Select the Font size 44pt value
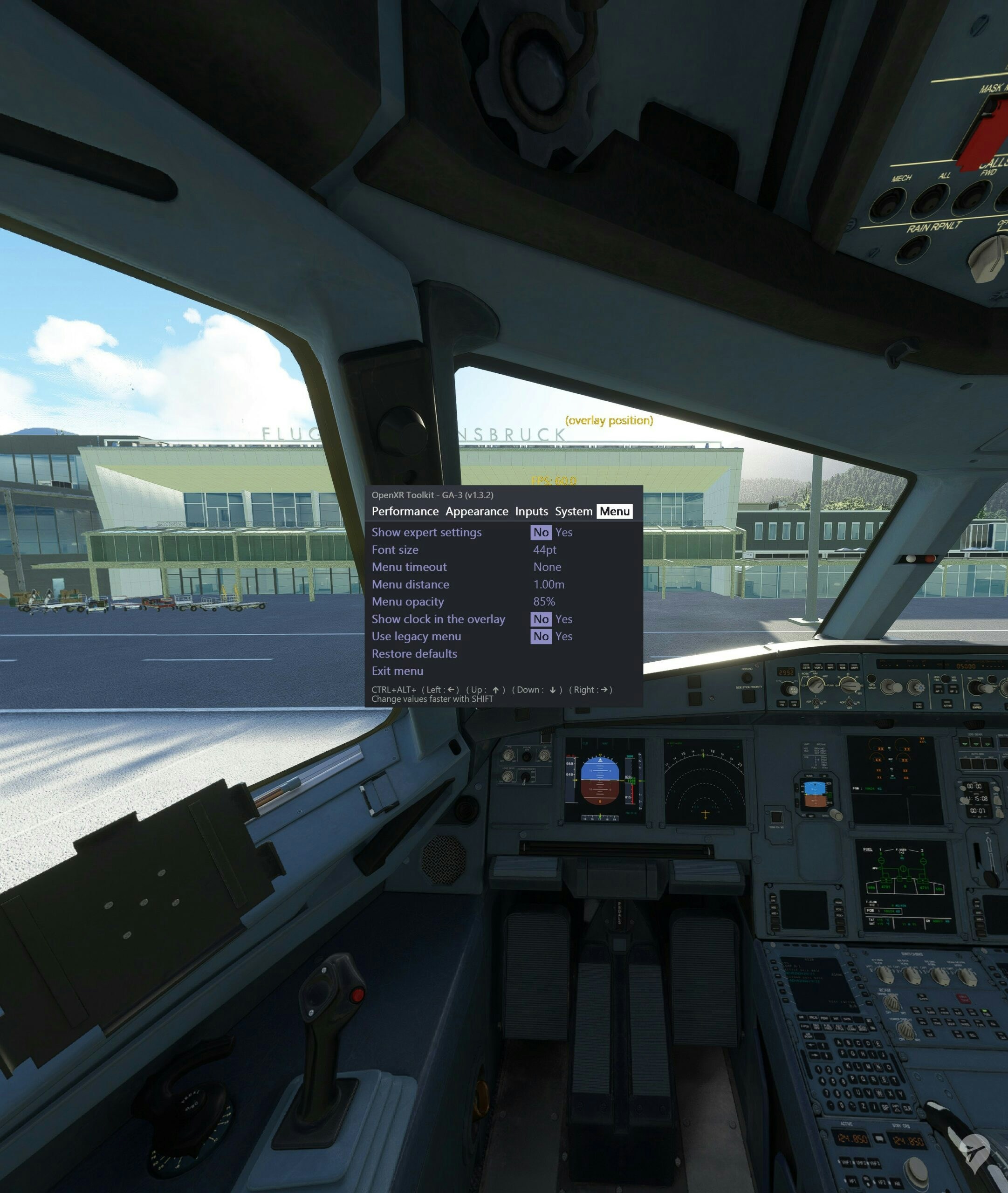The height and width of the screenshot is (1193, 1008). tap(545, 549)
